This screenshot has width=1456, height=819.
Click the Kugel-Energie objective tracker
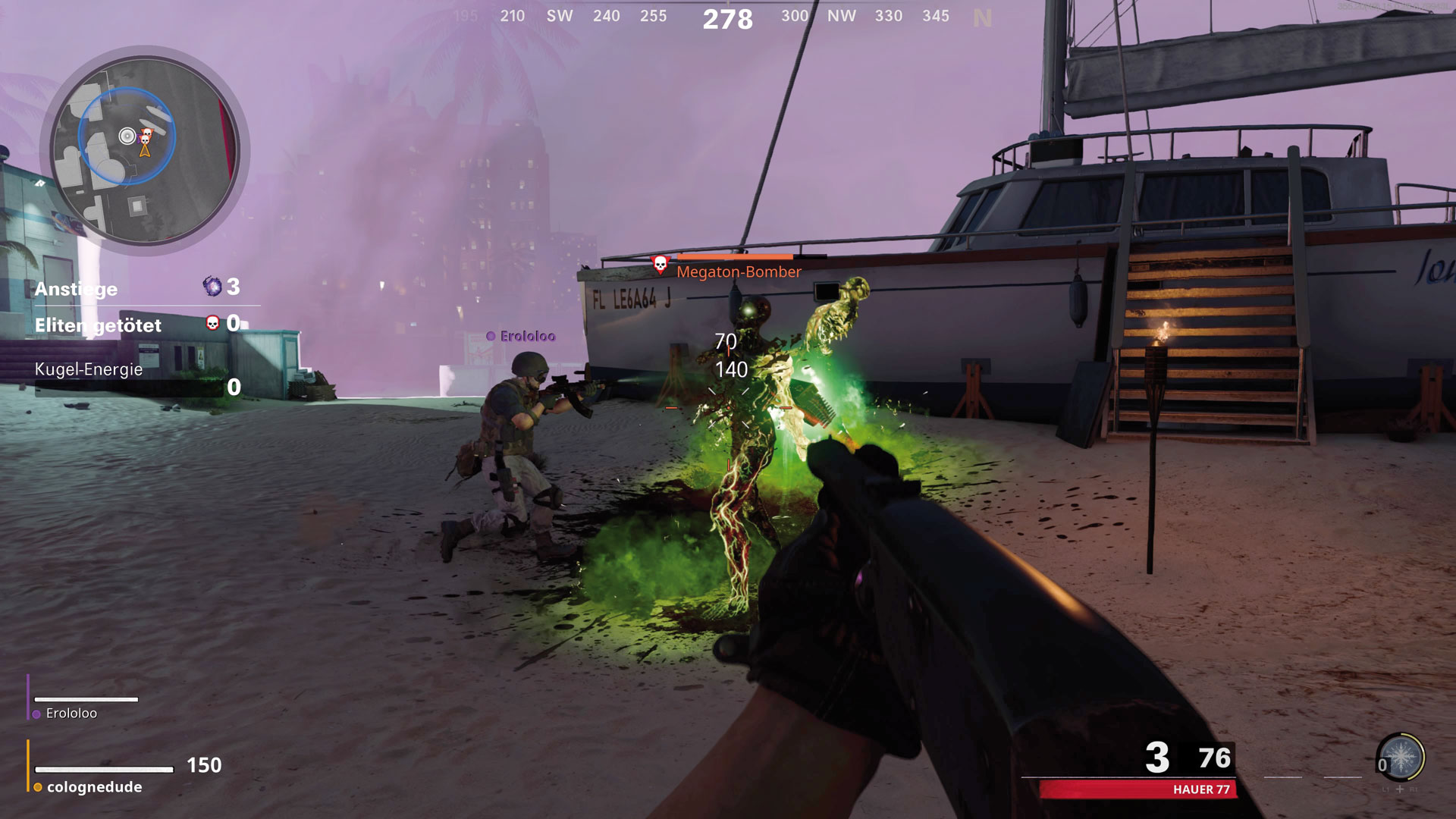click(138, 379)
